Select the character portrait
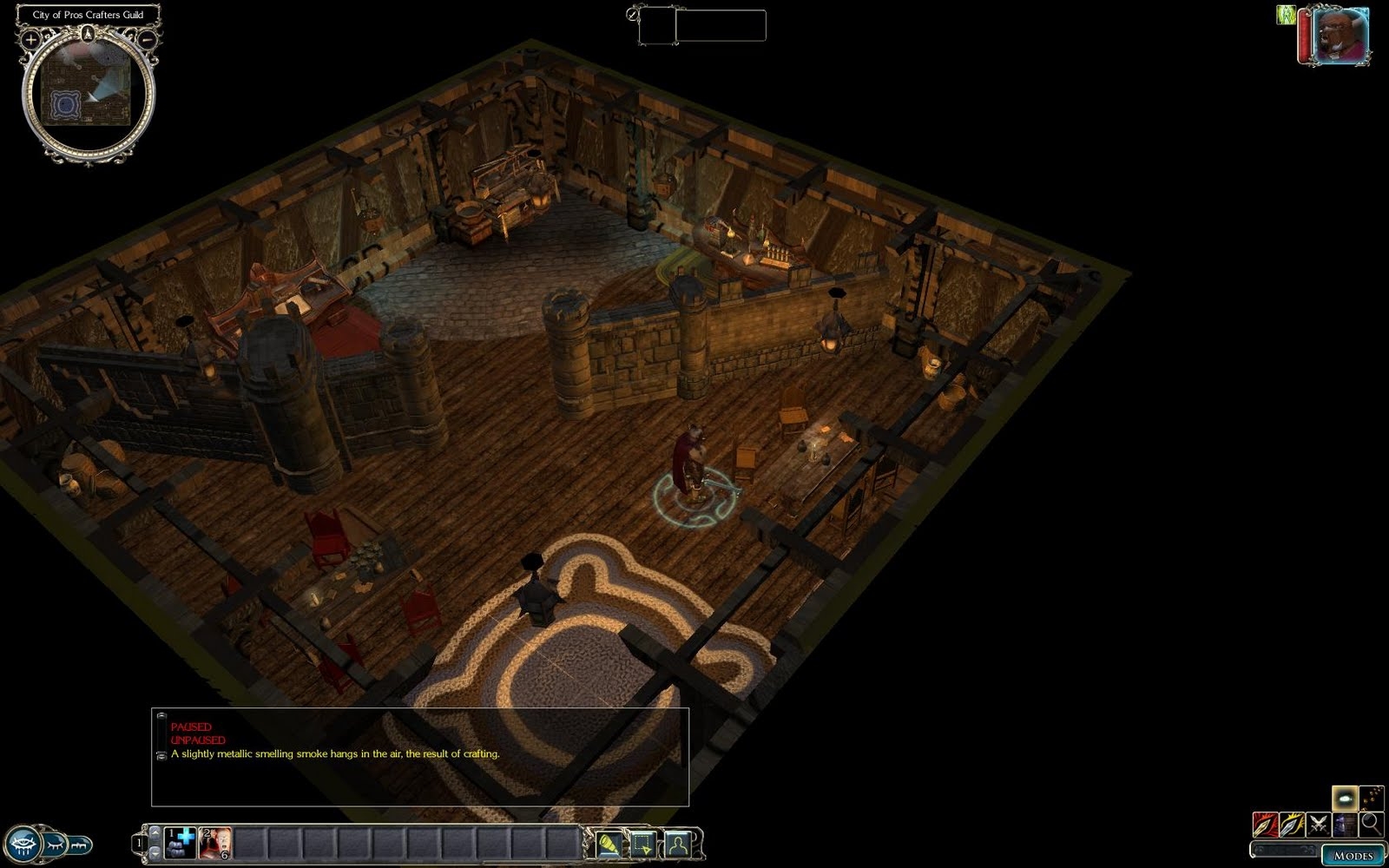Image resolution: width=1389 pixels, height=868 pixels. tap(1340, 36)
